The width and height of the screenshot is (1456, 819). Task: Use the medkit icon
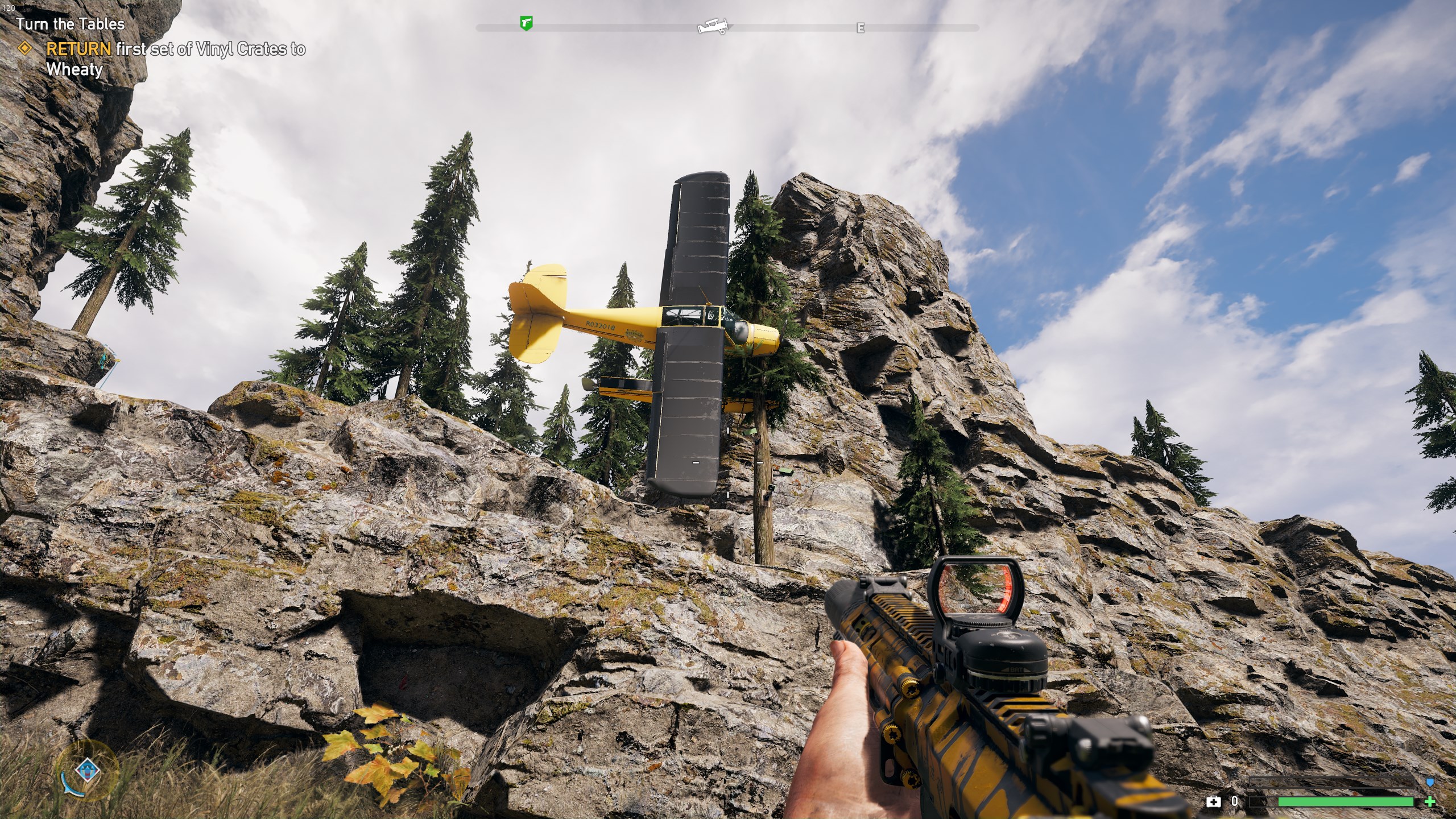click(1213, 802)
